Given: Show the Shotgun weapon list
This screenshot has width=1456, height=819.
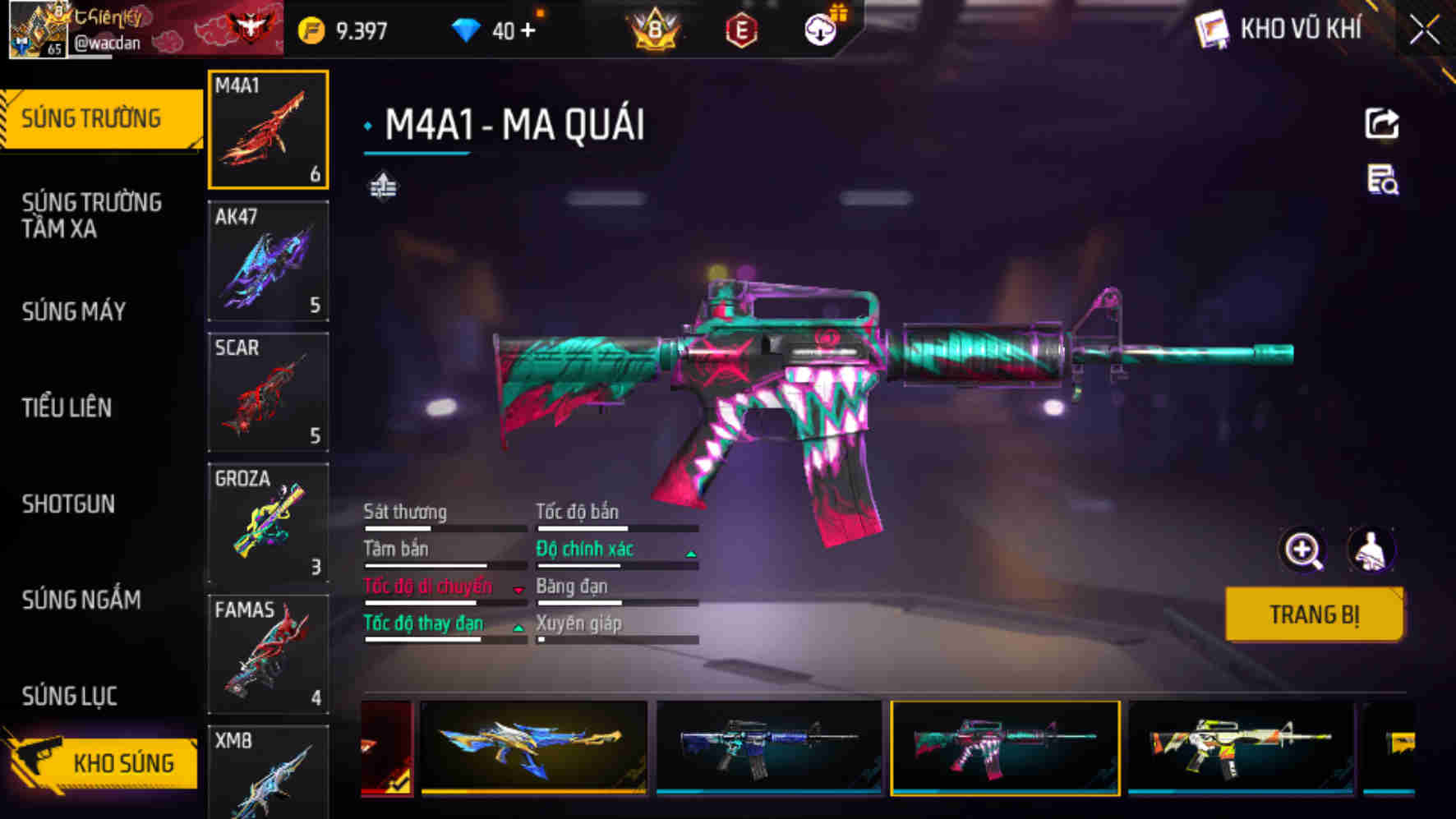Looking at the screenshot, I should [x=68, y=504].
